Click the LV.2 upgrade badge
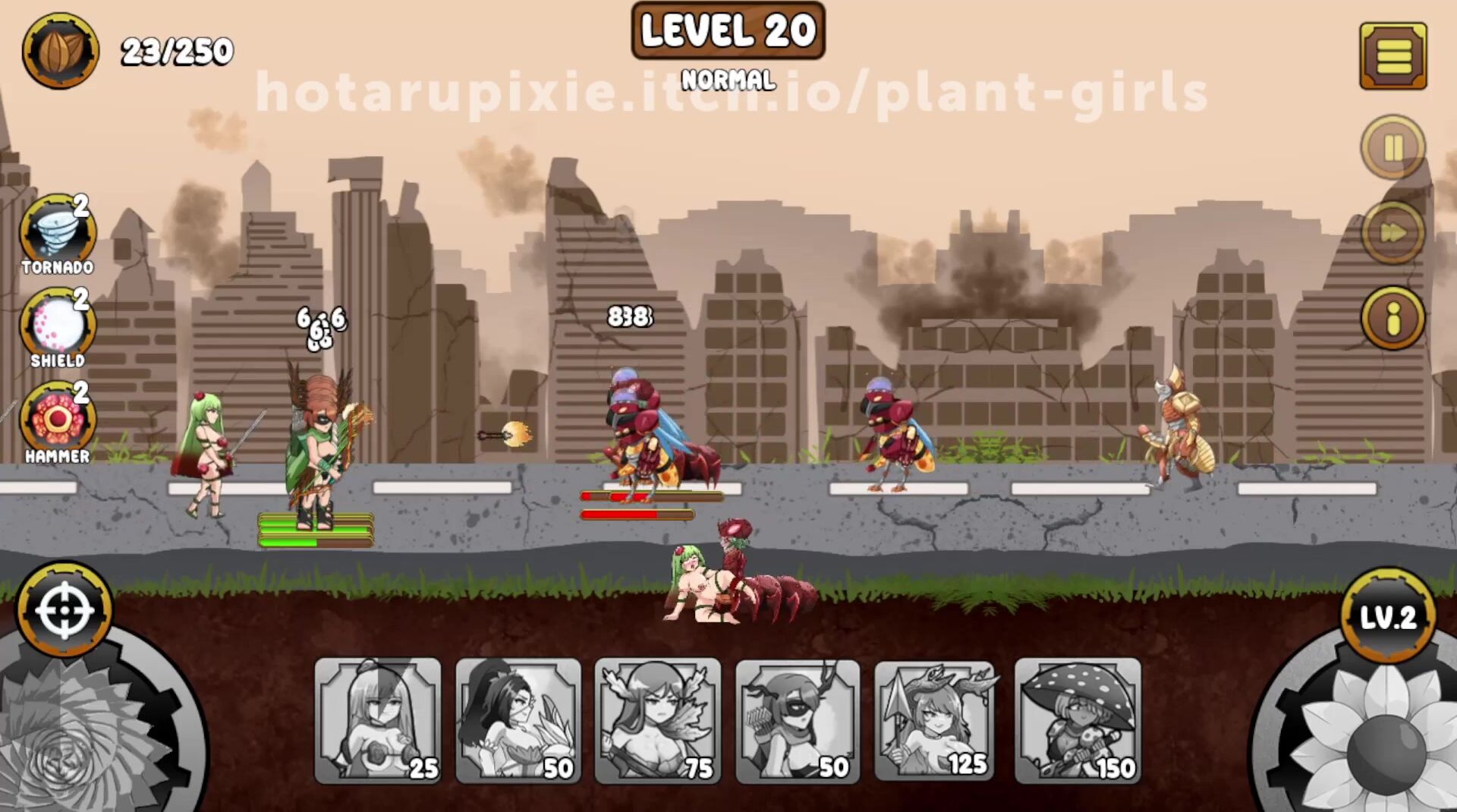Image resolution: width=1457 pixels, height=812 pixels. click(1387, 616)
